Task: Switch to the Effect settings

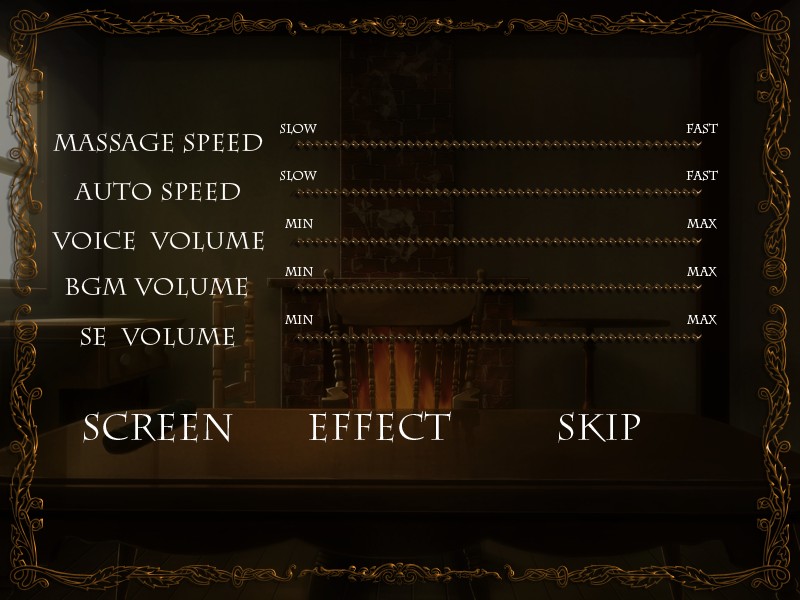Action: tap(380, 427)
